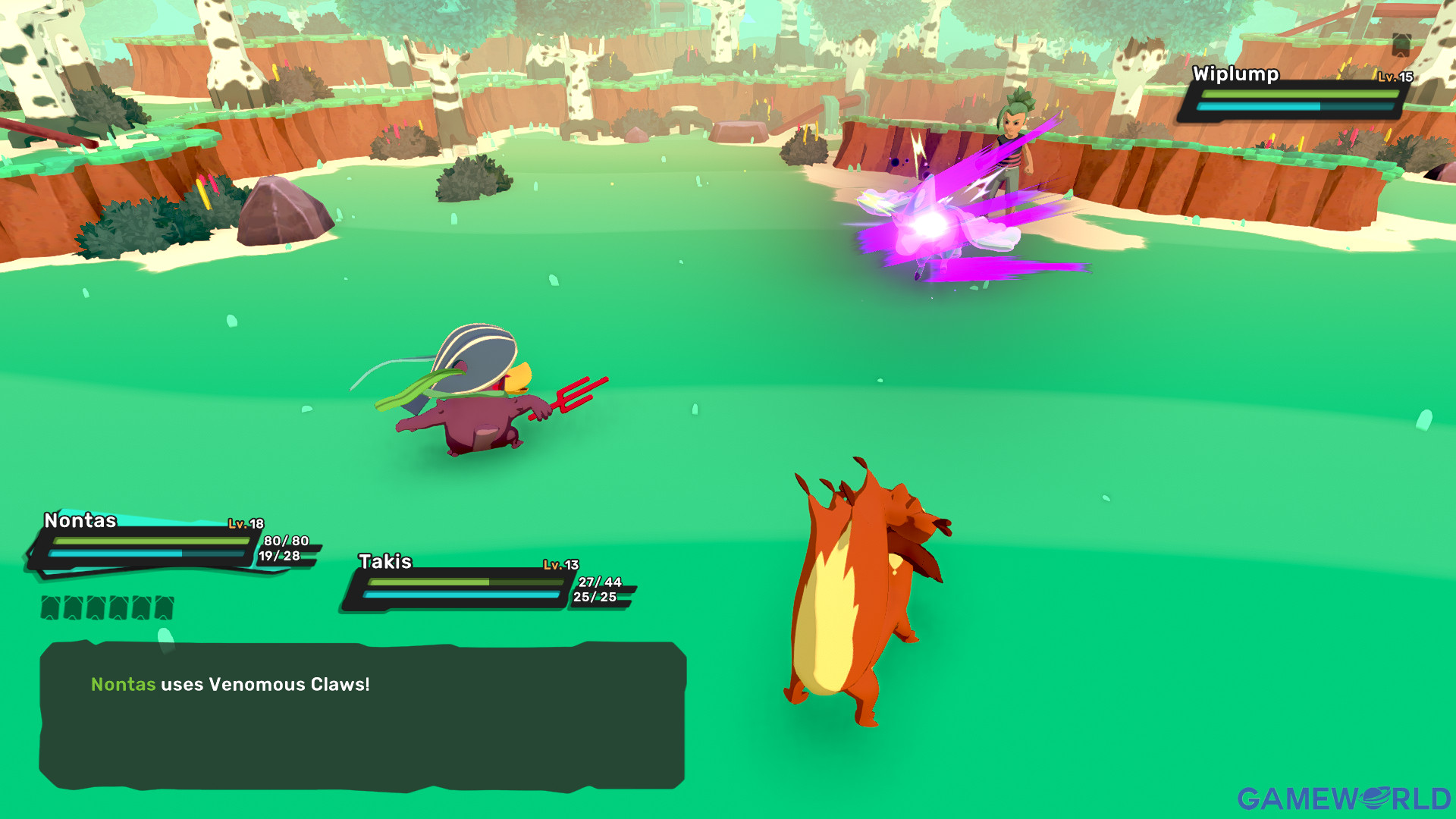Screen dimensions: 1456x819
Task: Select the first Temcard icon below Nontas
Action: [x=50, y=607]
